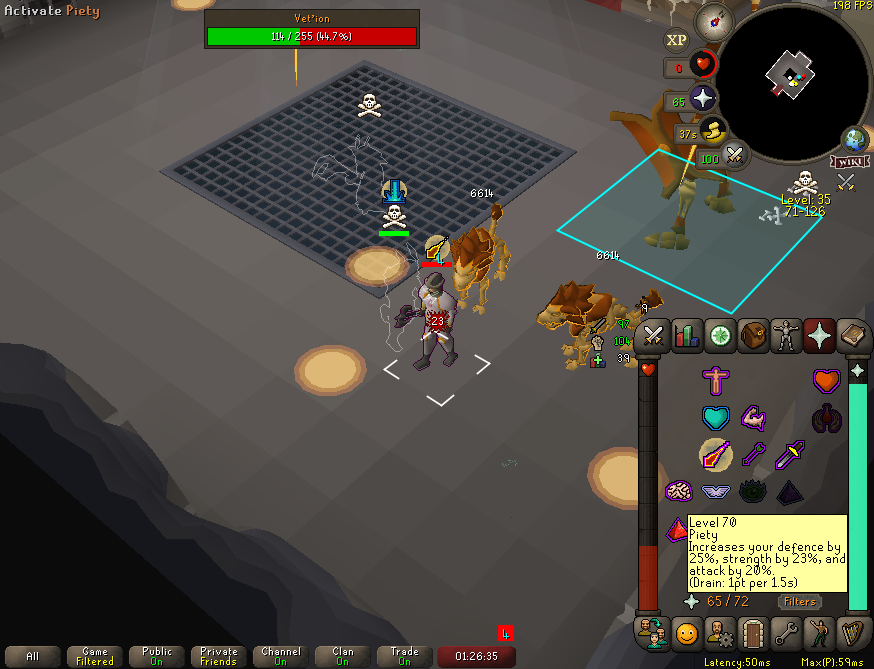Toggle the XP drops button
This screenshot has height=669, width=874.
[x=677, y=40]
